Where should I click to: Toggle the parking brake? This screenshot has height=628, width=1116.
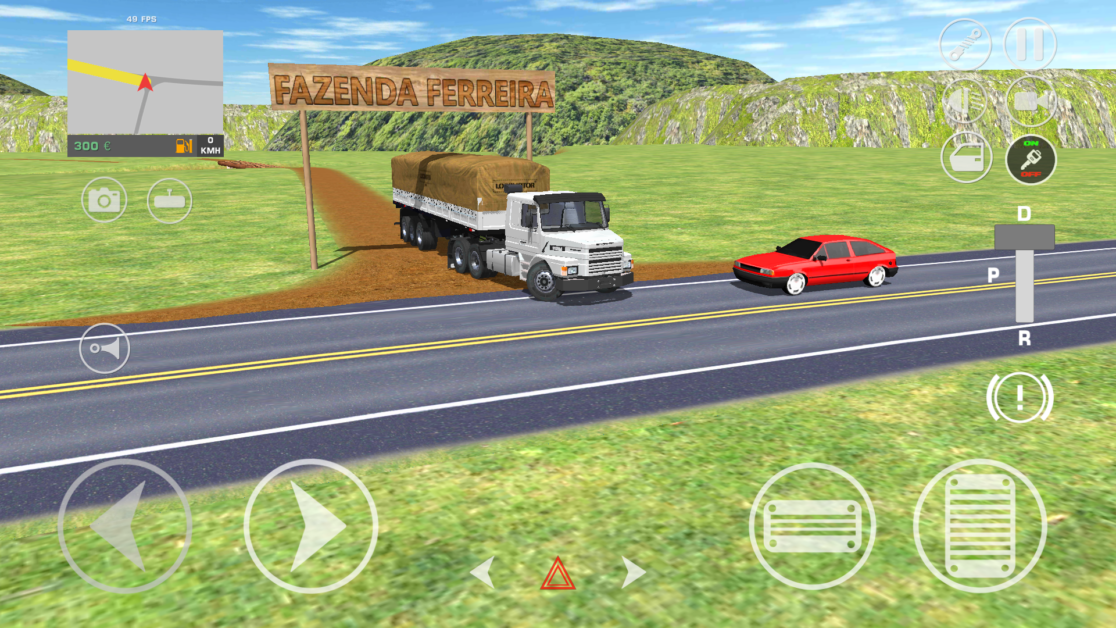point(1019,397)
